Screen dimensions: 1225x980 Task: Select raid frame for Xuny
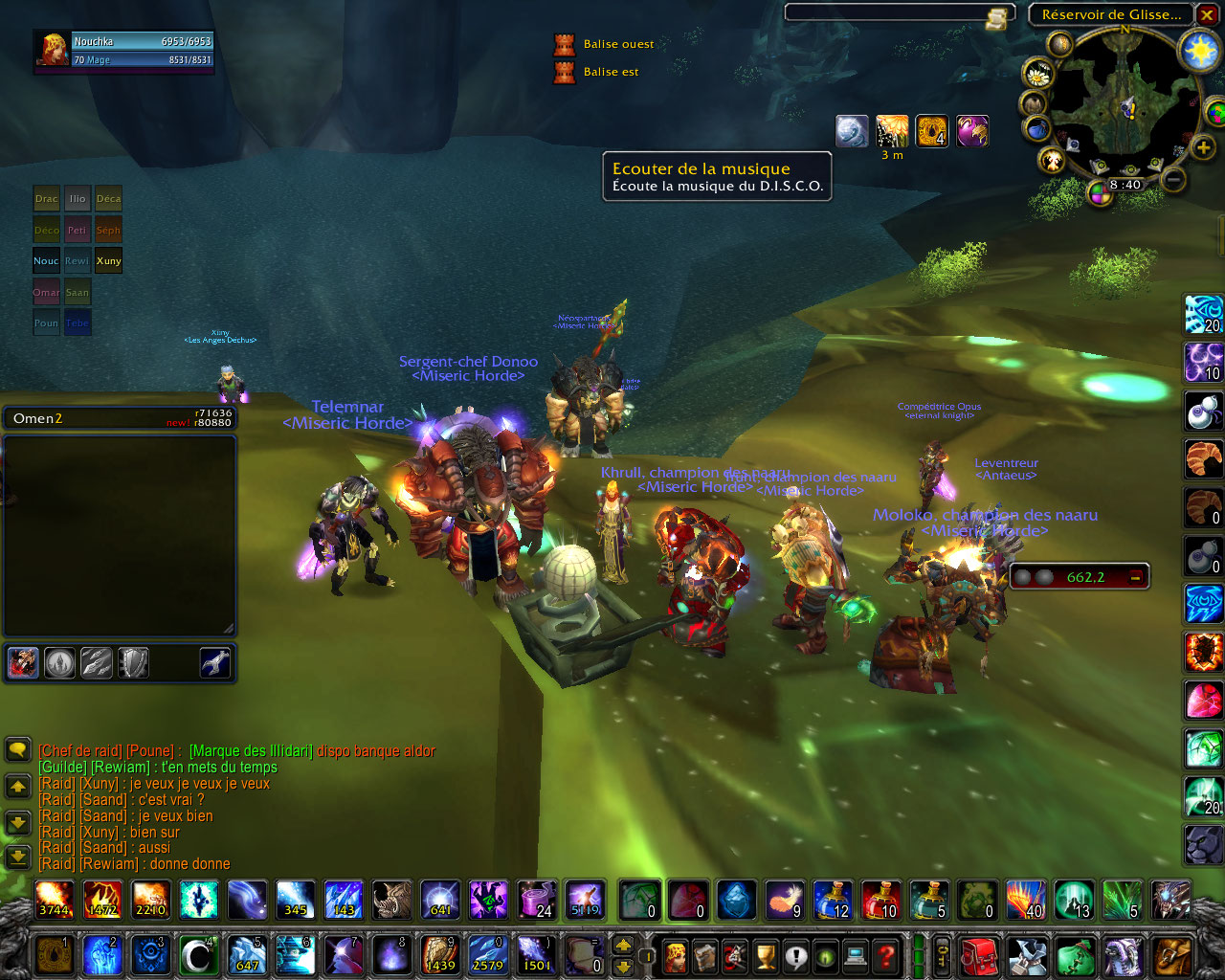click(108, 260)
